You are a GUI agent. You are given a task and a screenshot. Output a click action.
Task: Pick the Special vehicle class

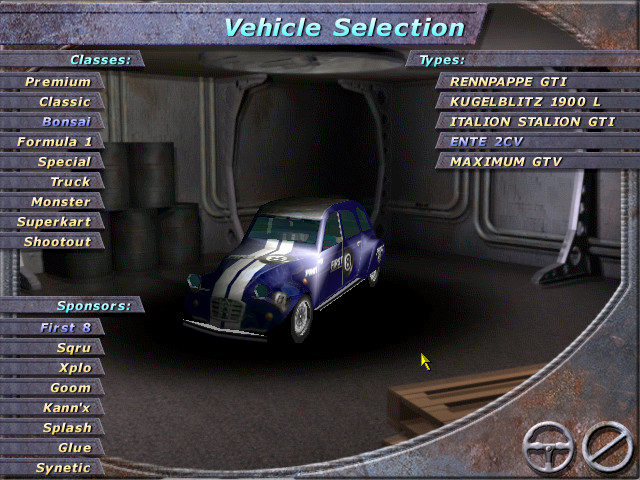click(x=64, y=162)
